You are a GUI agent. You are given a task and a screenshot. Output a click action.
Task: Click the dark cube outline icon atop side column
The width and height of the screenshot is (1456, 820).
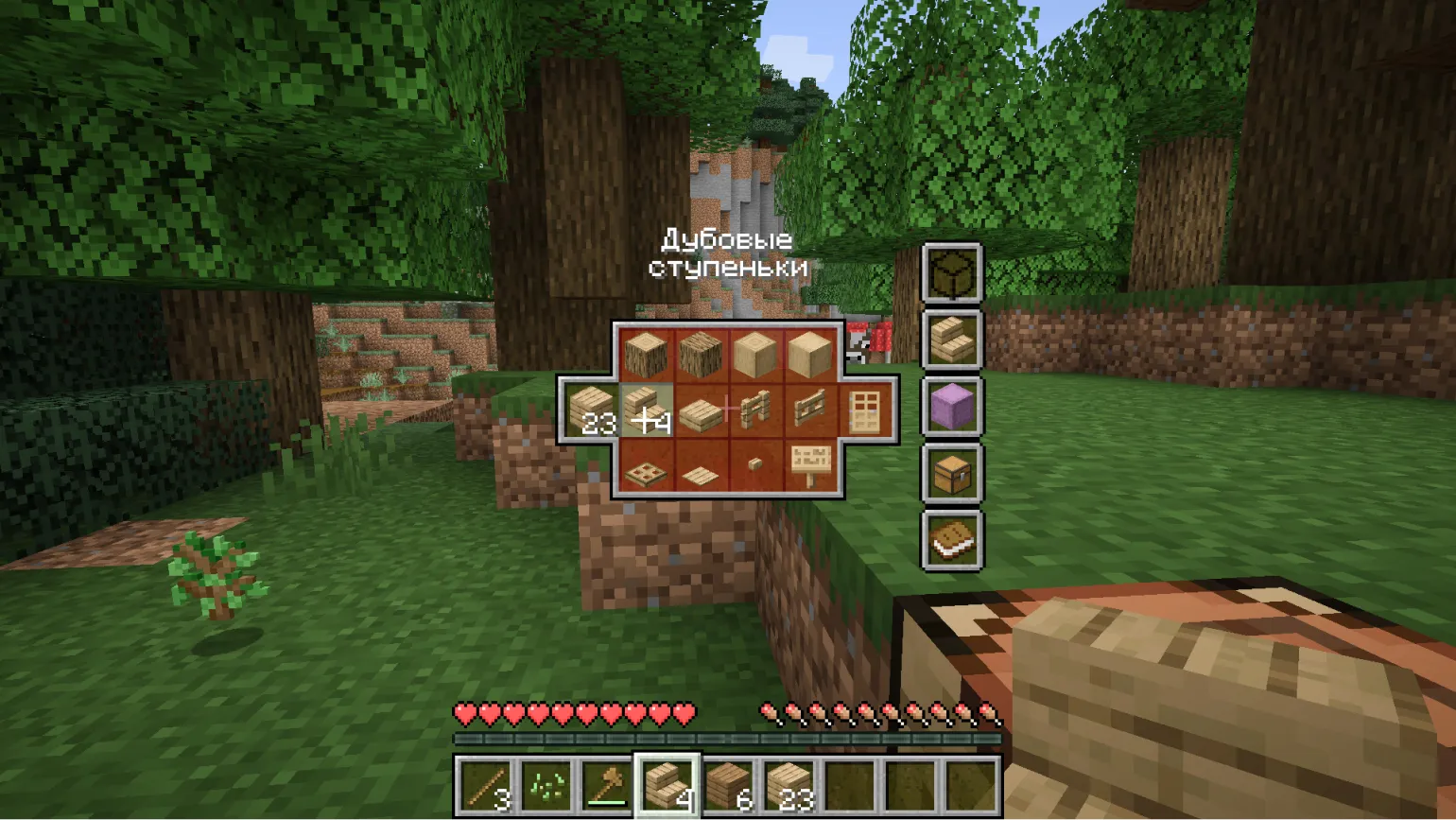952,272
